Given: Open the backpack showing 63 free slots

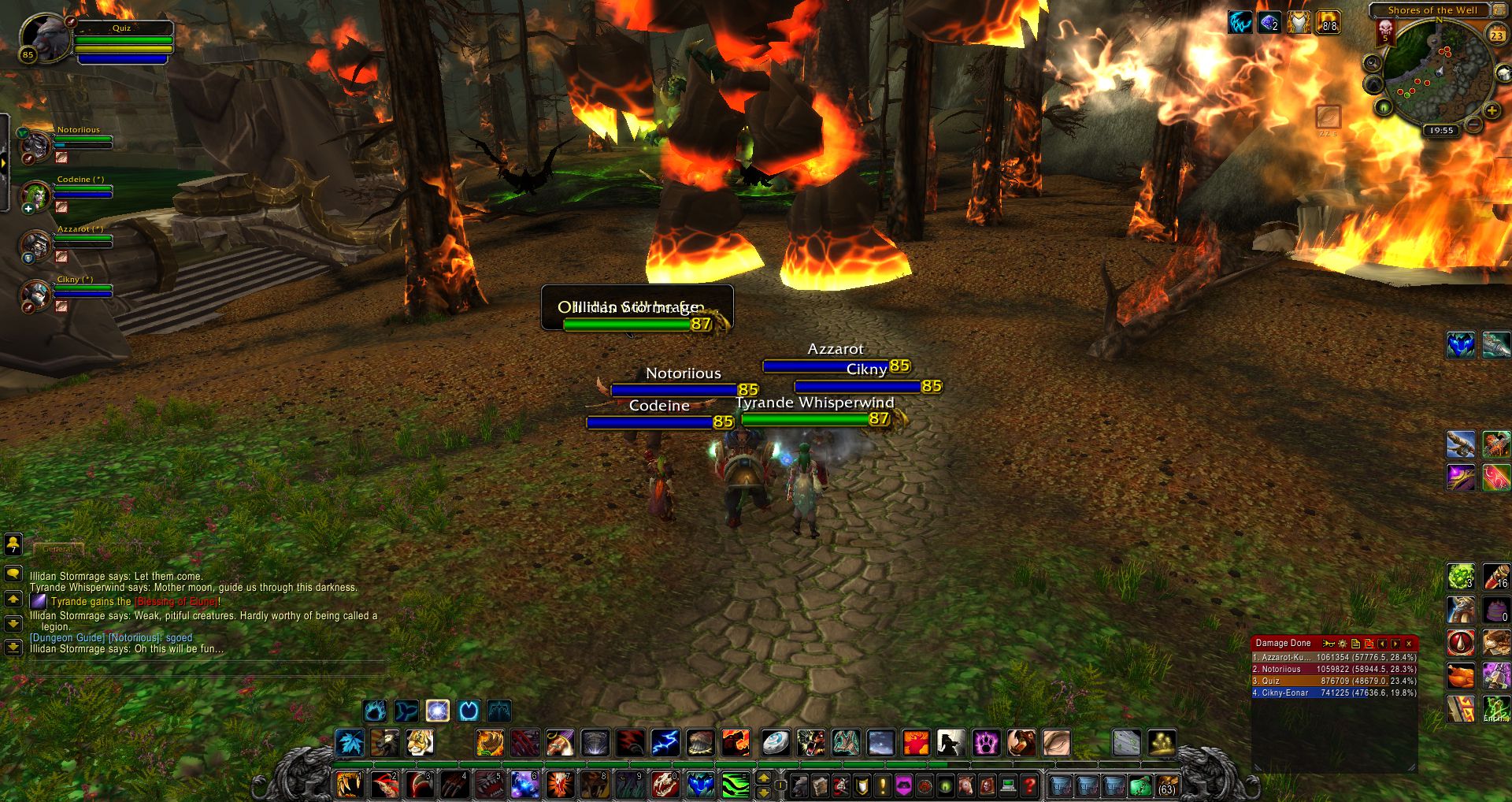Looking at the screenshot, I should pyautogui.click(x=1166, y=785).
